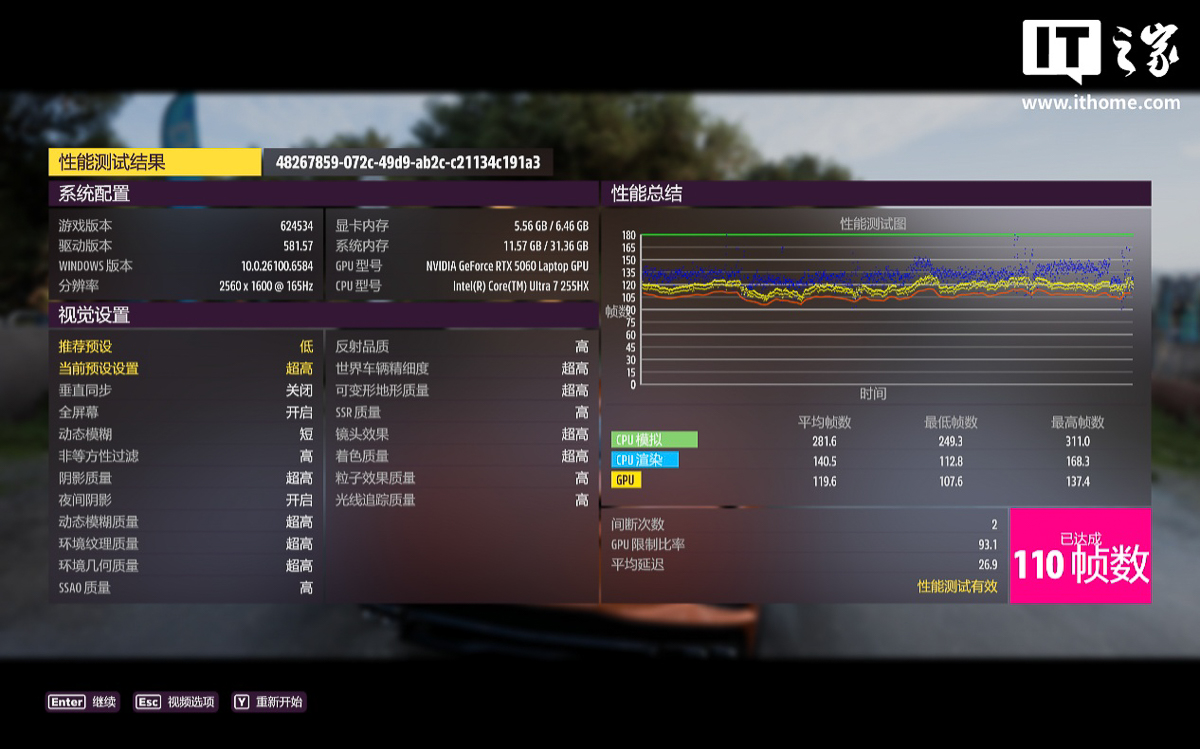Continue past the benchmark results with 继续
Screen dimensions: 1200x749
point(83,702)
